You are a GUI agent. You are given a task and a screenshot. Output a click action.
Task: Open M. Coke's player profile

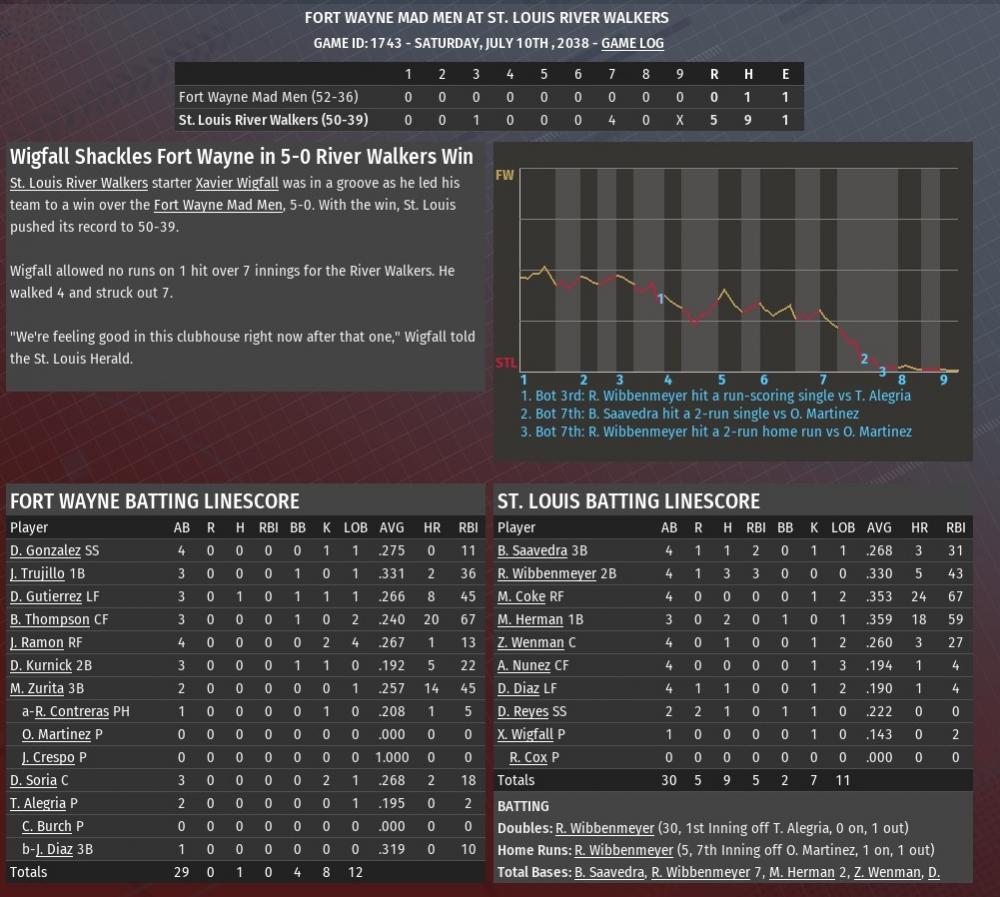pos(521,596)
